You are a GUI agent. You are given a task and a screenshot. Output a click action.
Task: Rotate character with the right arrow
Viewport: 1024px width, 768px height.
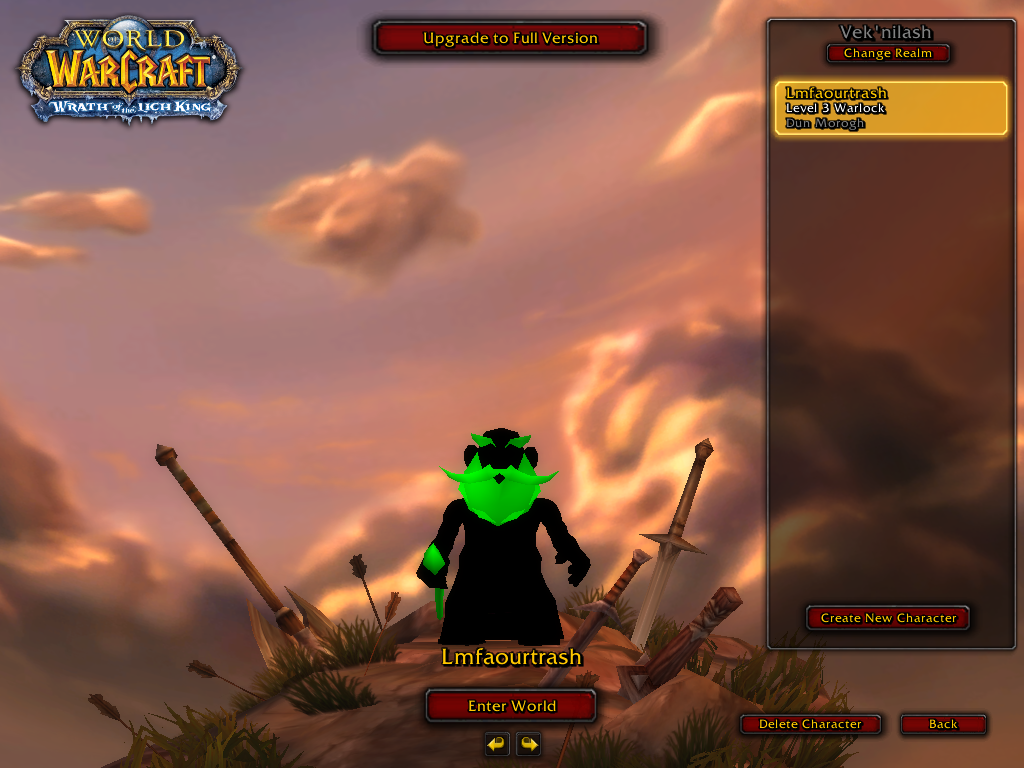[x=529, y=744]
